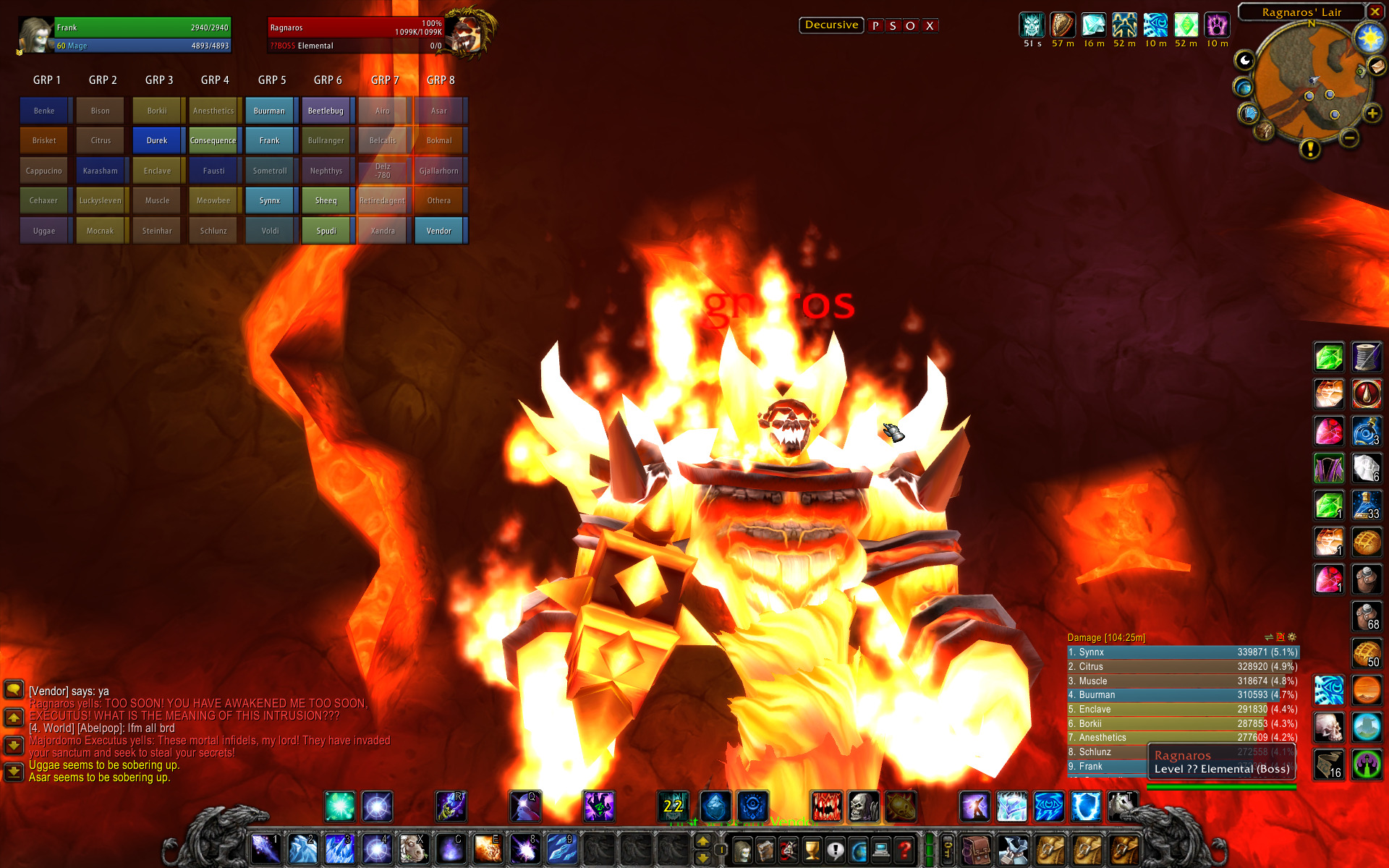Click the Decursive P button
The width and height of the screenshot is (1389, 868).
875,26
